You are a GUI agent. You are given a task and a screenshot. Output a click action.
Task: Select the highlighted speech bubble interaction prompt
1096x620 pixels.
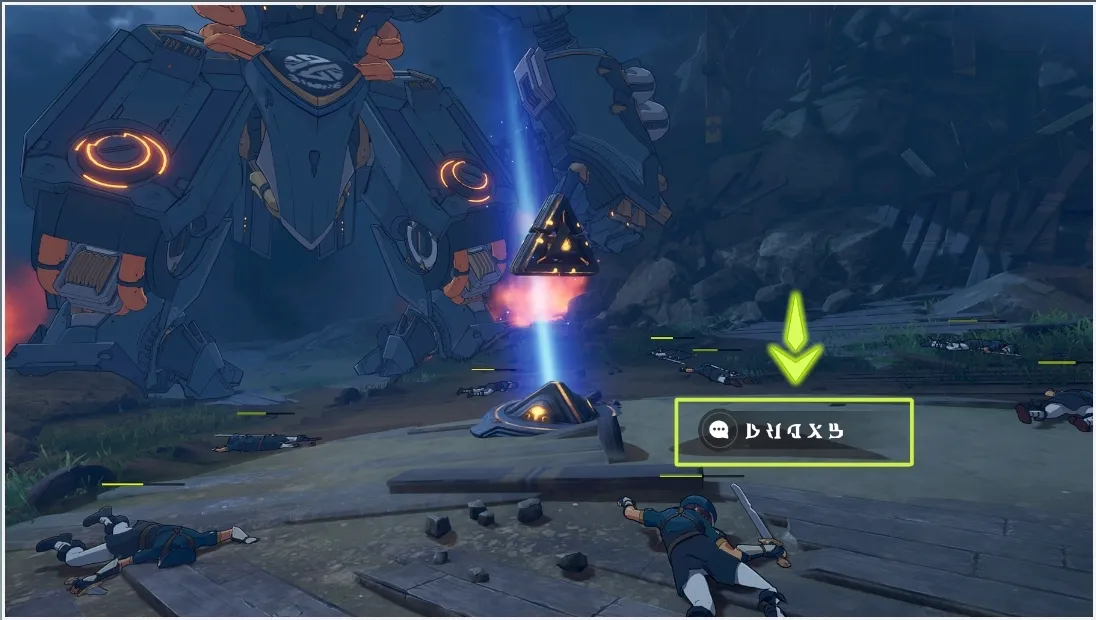click(793, 432)
